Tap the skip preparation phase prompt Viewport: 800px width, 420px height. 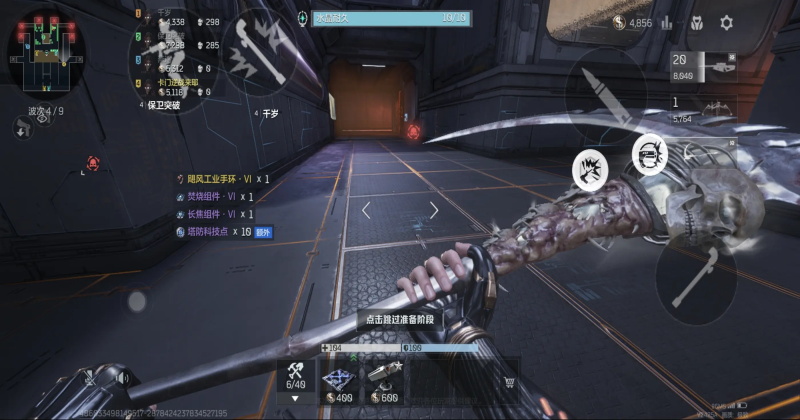[400, 318]
